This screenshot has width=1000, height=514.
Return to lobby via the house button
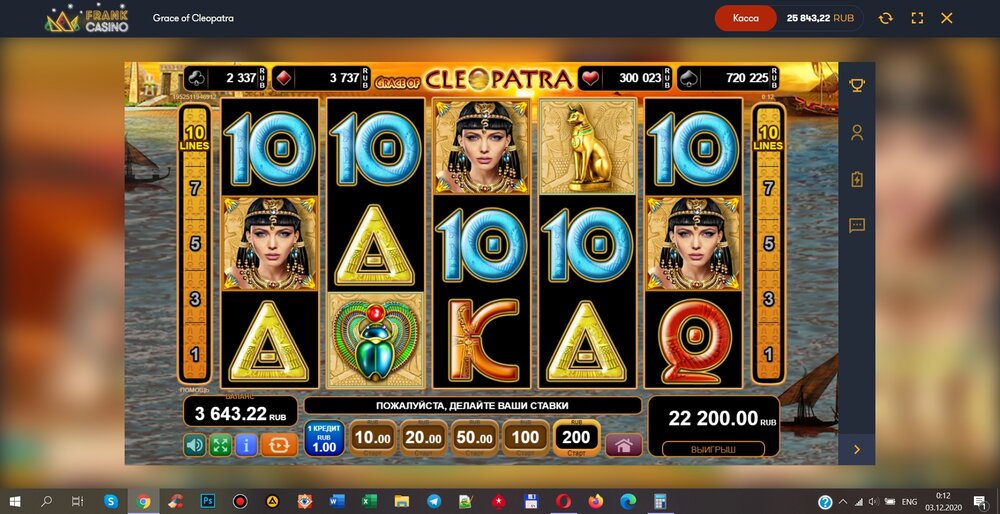[624, 446]
